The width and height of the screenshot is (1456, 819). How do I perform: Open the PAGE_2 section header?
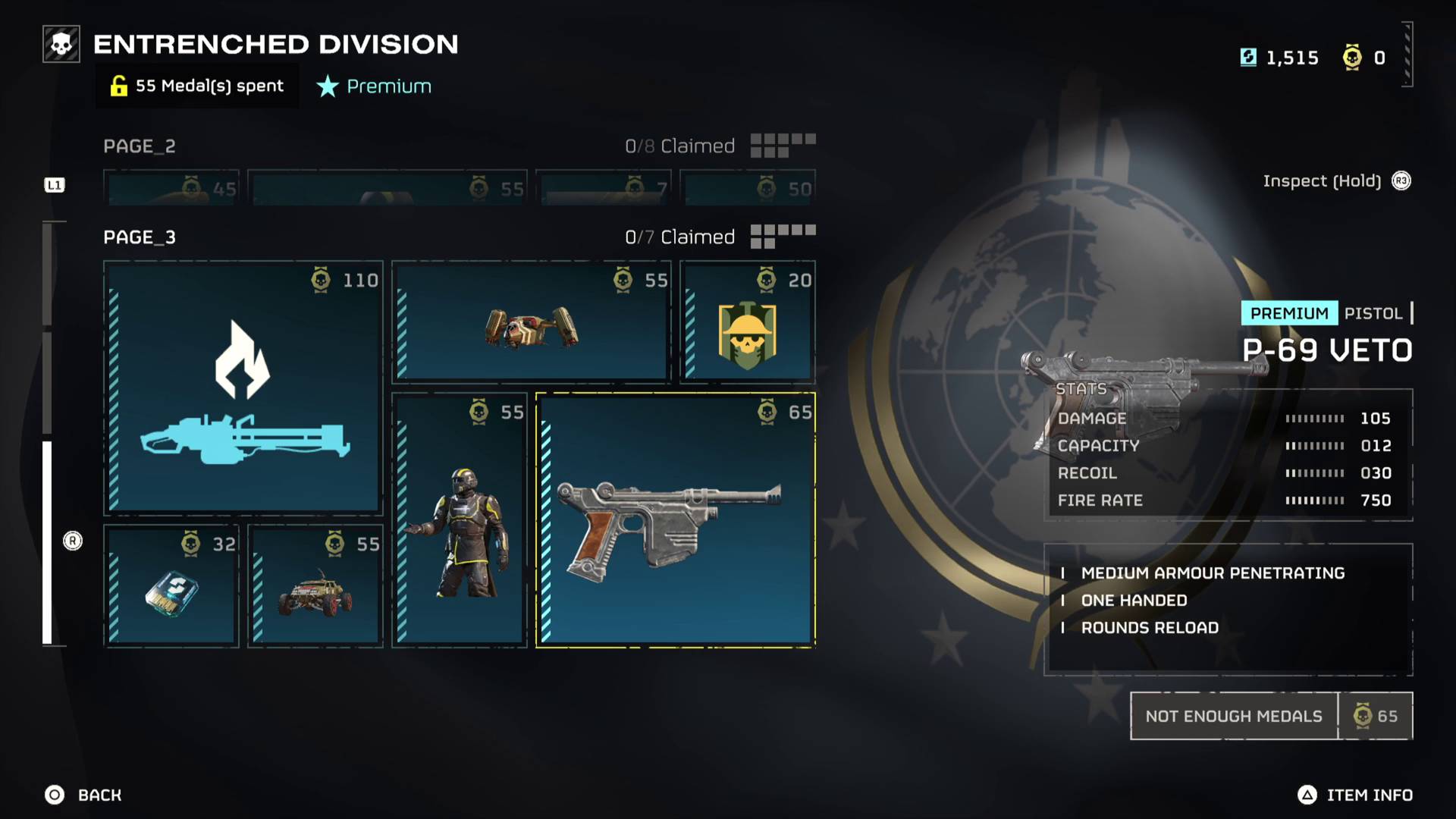point(140,146)
